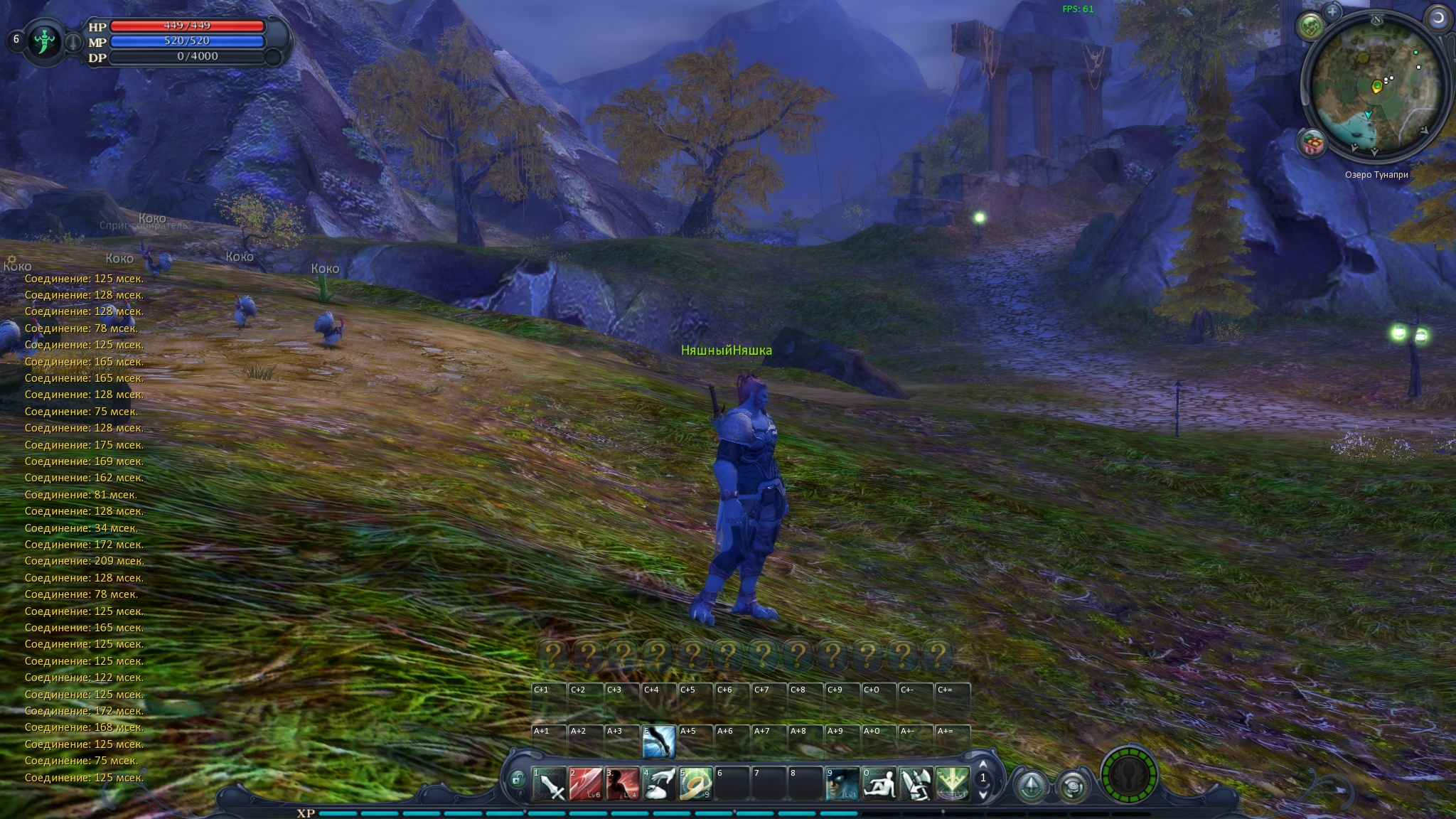
Task: Use the red slash skill in slot 2
Action: pos(586,783)
